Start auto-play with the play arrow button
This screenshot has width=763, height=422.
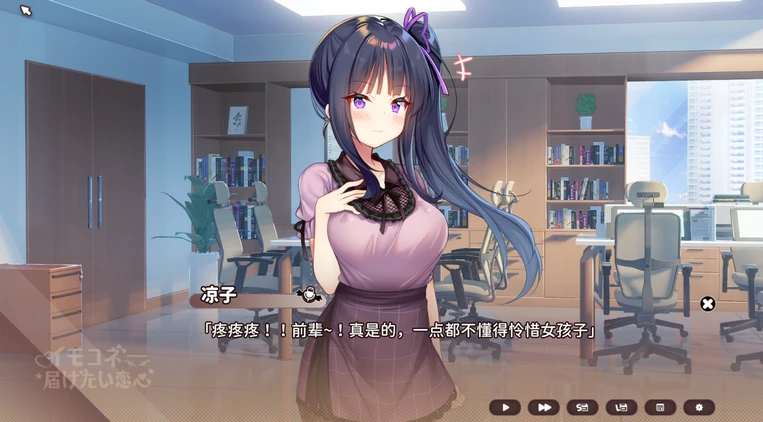(505, 407)
